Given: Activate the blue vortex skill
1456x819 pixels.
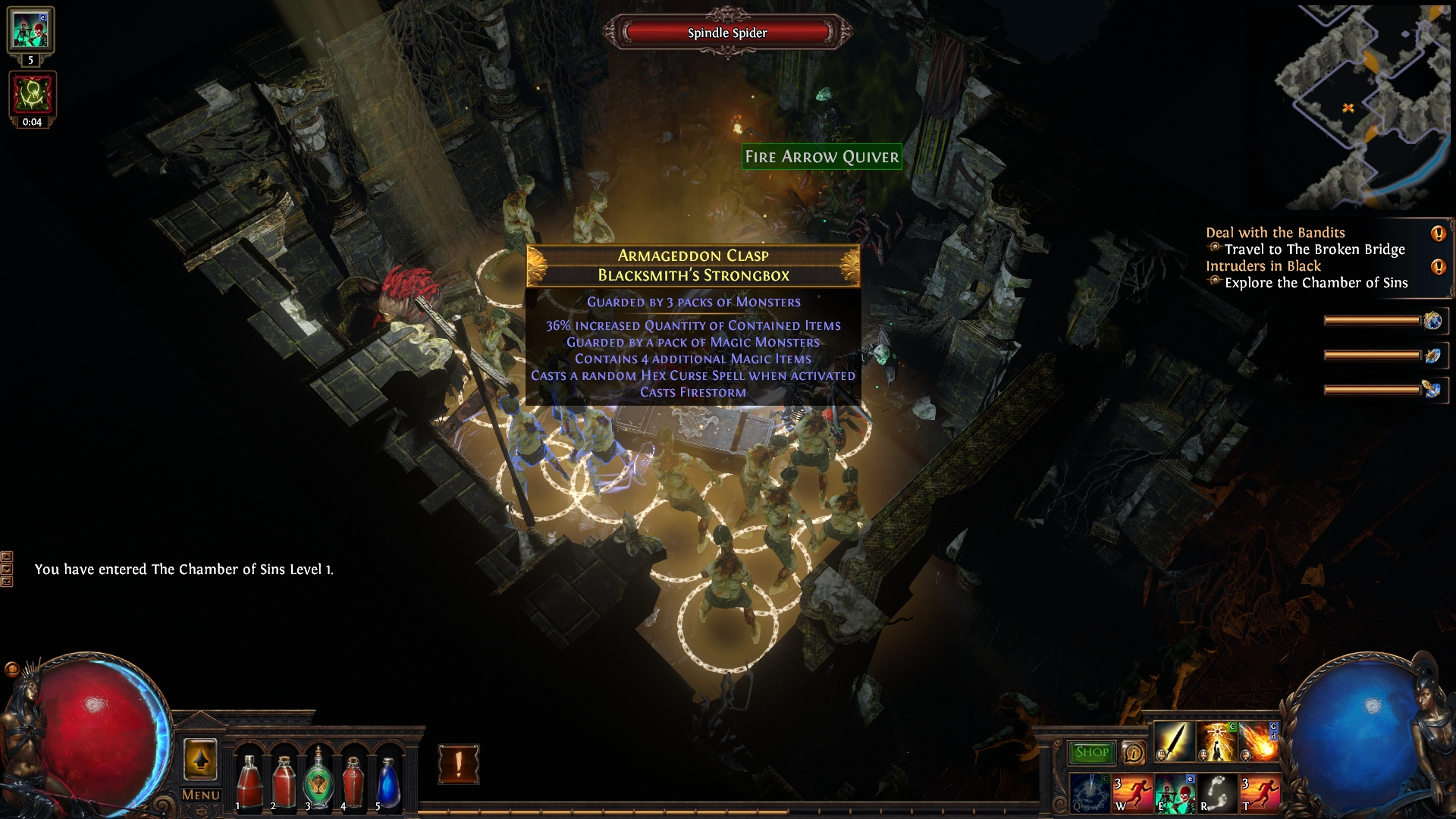Looking at the screenshot, I should point(1090,793).
